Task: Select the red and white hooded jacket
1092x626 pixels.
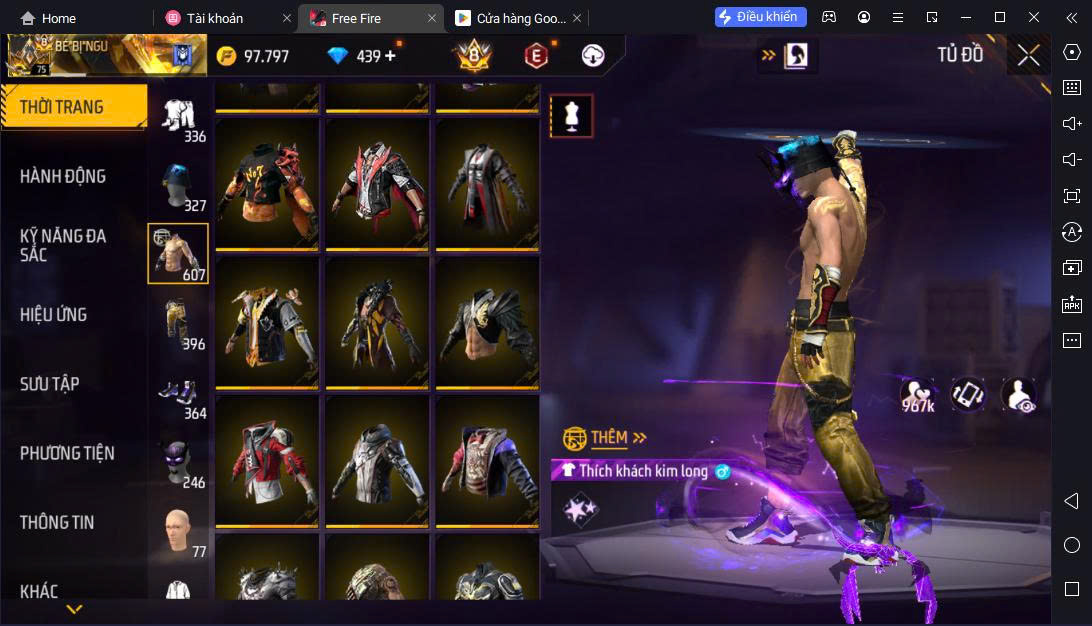Action: click(266, 460)
